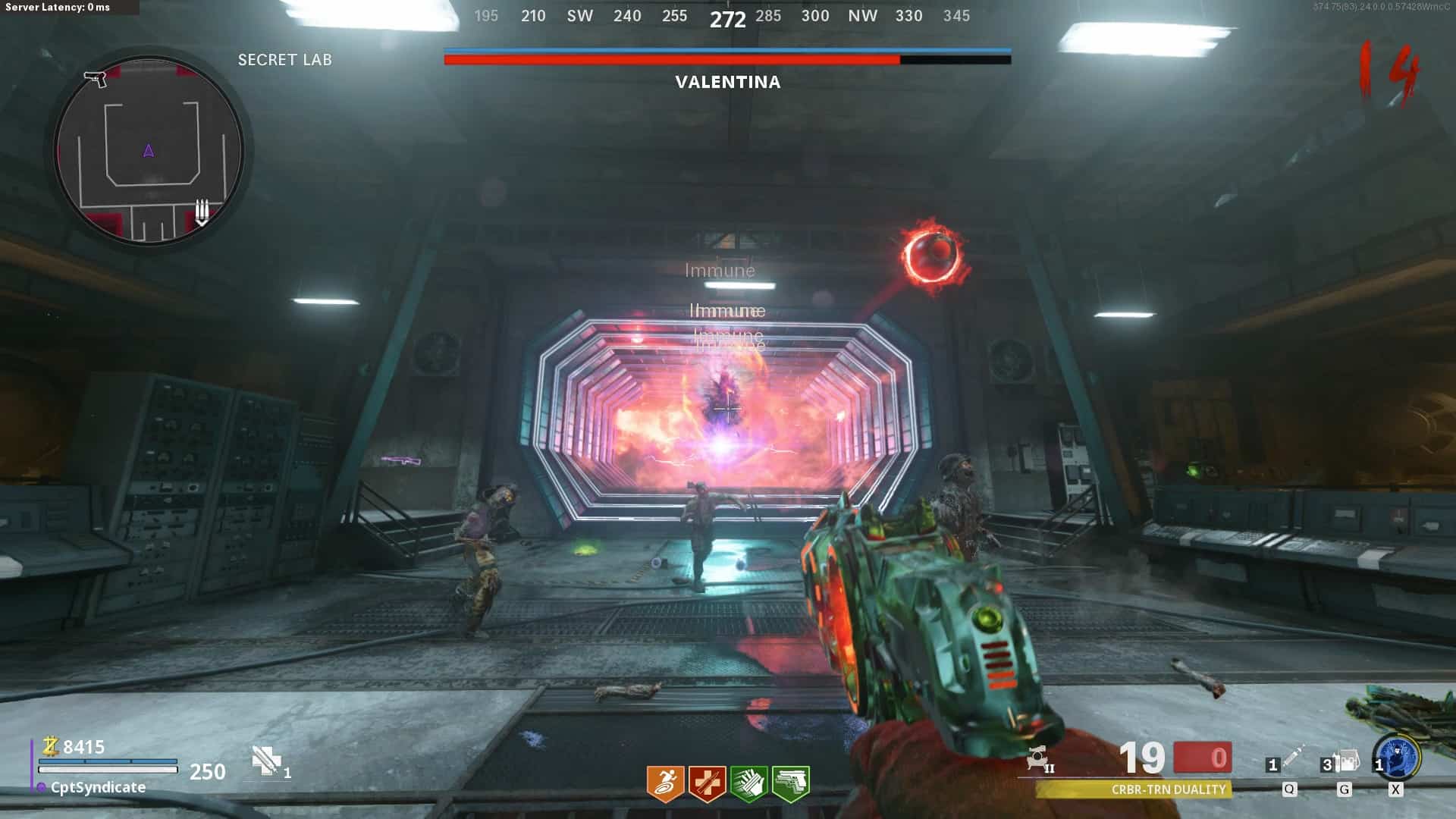Select the green Speed Cola hands perk icon

748,783
